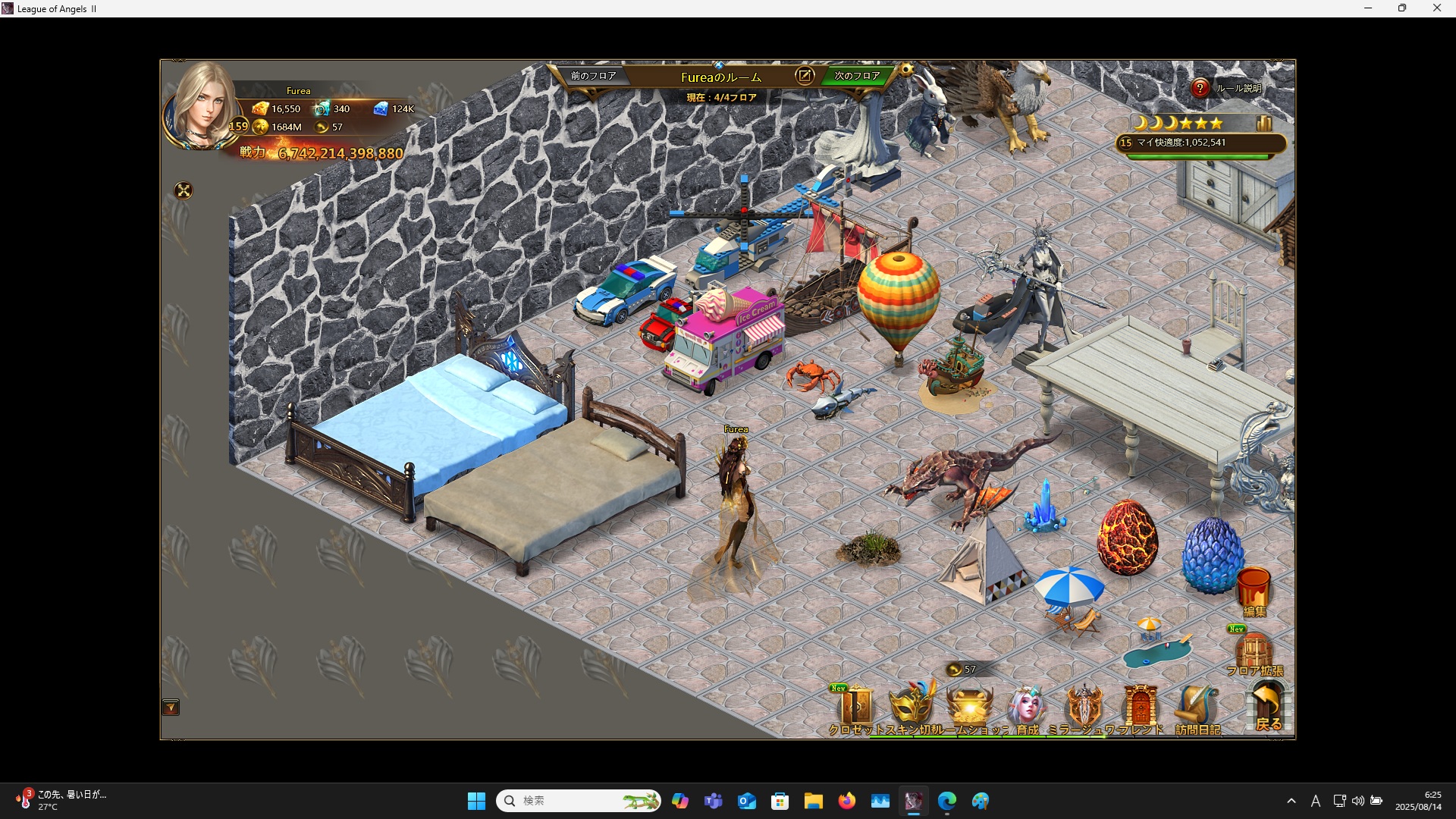Open the Closet (クロゼット) wardrobe

857,707
